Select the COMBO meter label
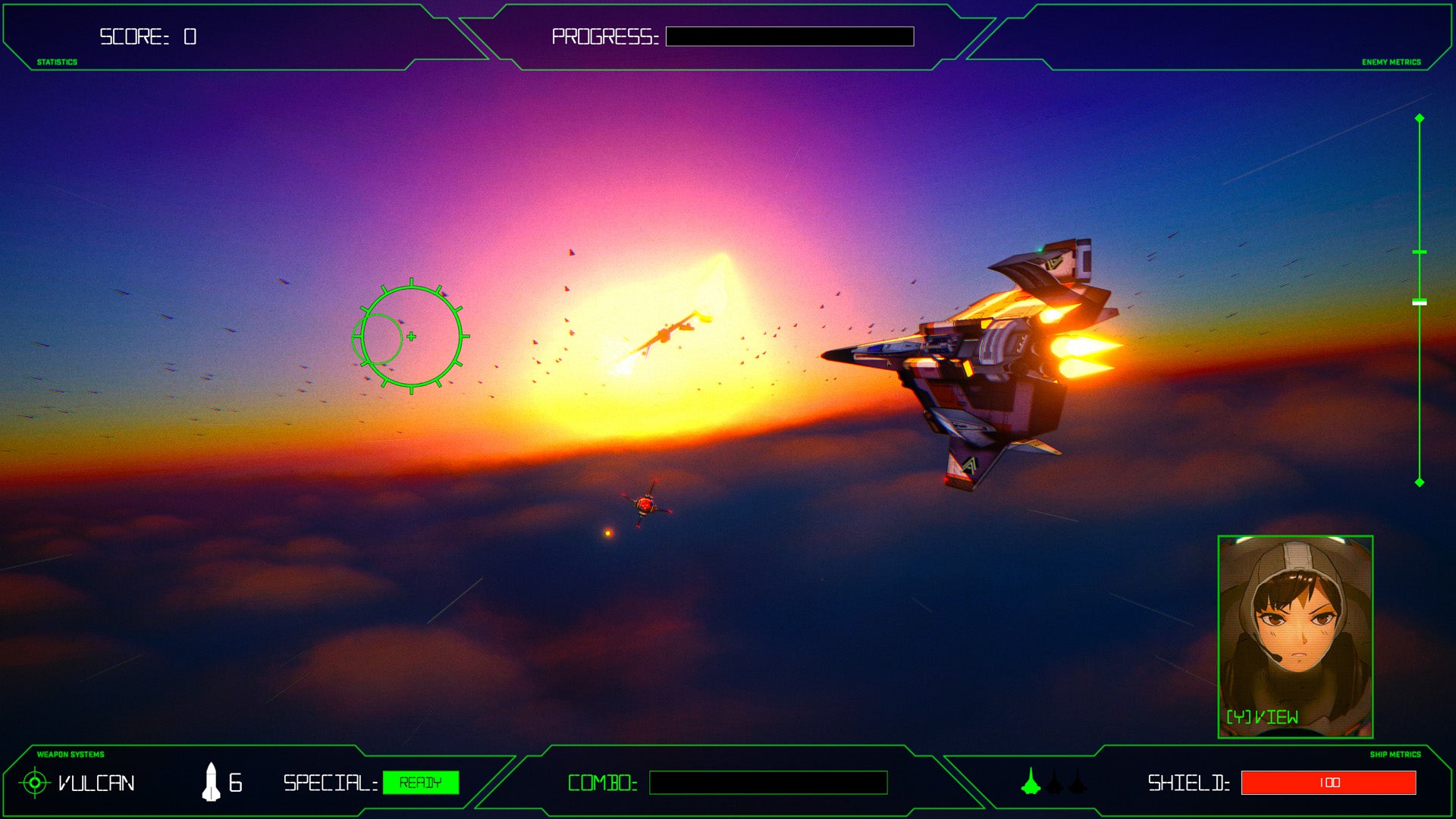 (601, 783)
